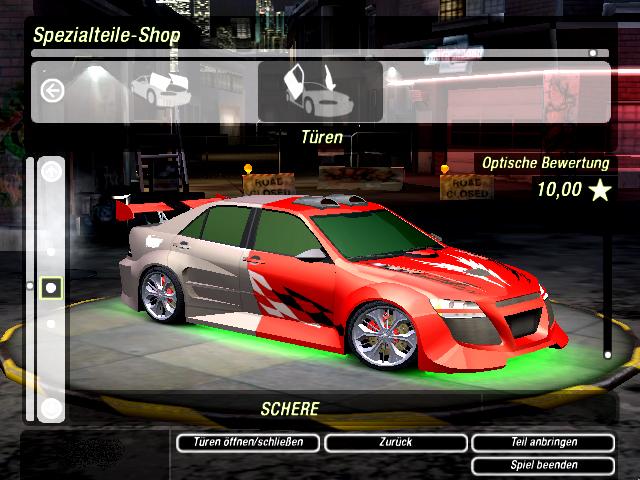Choose the Türen doors category thumbnail
The image size is (640, 480).
(x=320, y=92)
